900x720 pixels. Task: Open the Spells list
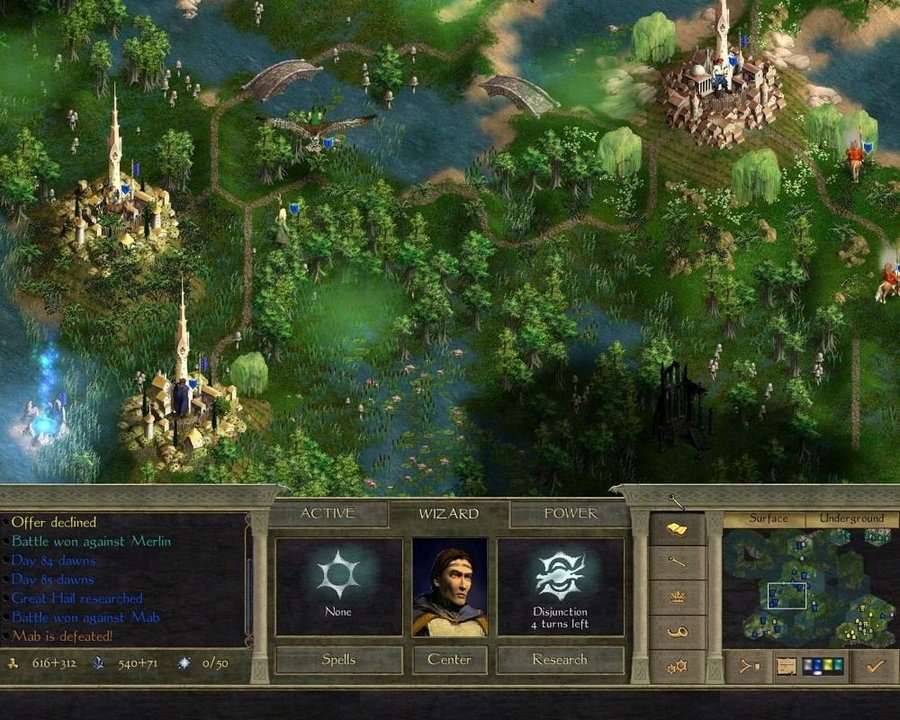[338, 660]
